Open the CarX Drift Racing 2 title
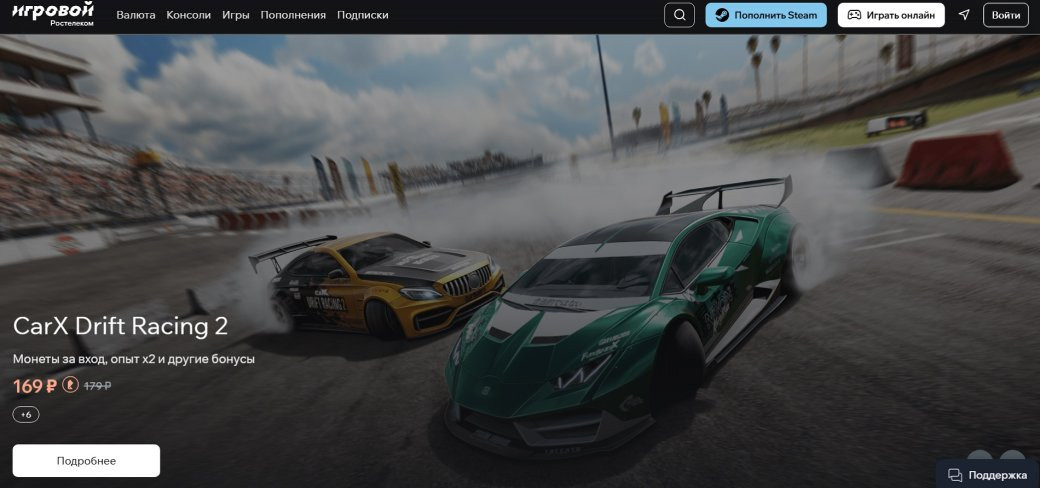The image size is (1040, 488). click(120, 326)
